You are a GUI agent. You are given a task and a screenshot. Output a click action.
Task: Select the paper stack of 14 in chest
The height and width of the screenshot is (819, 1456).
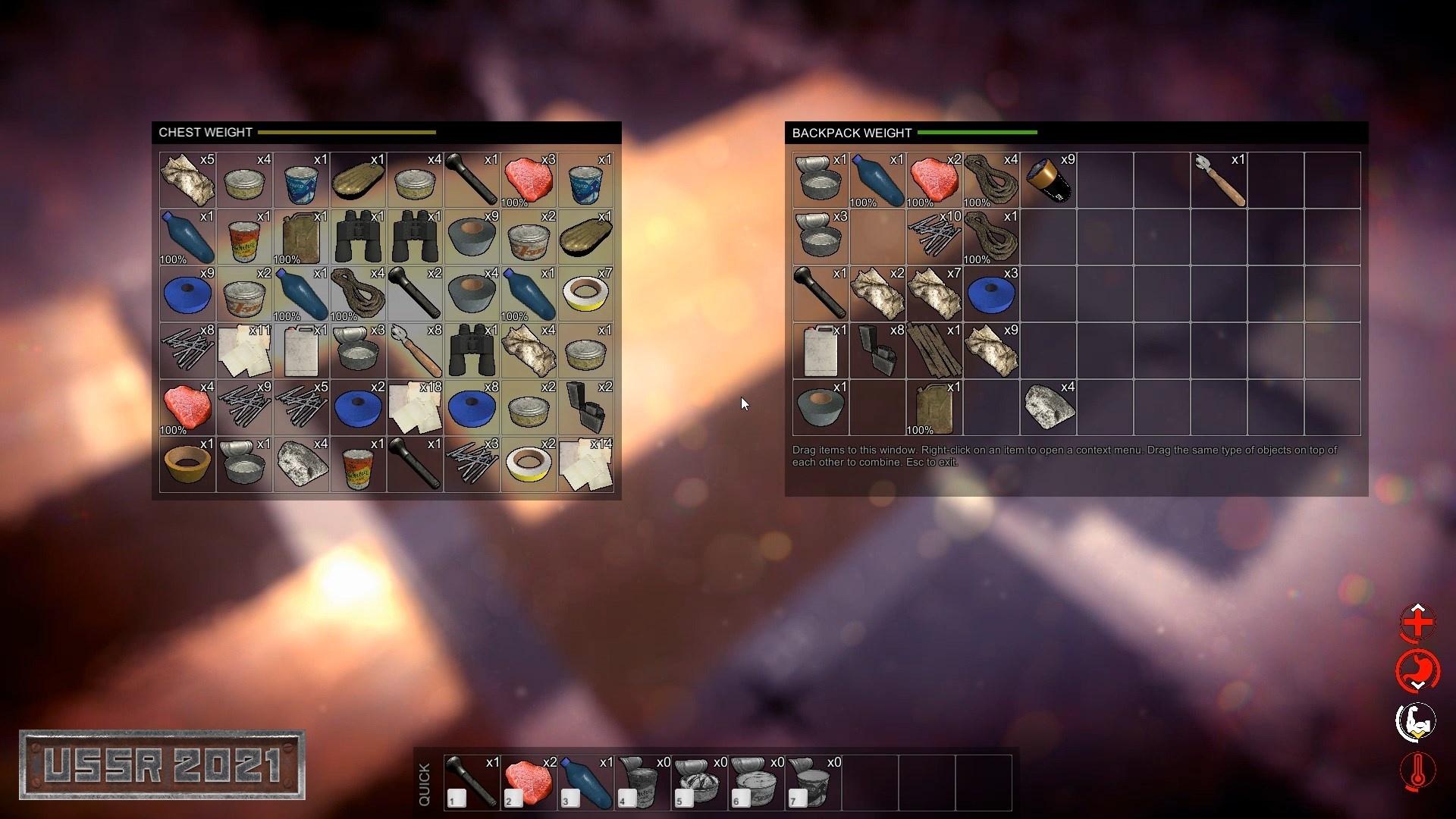tap(585, 465)
